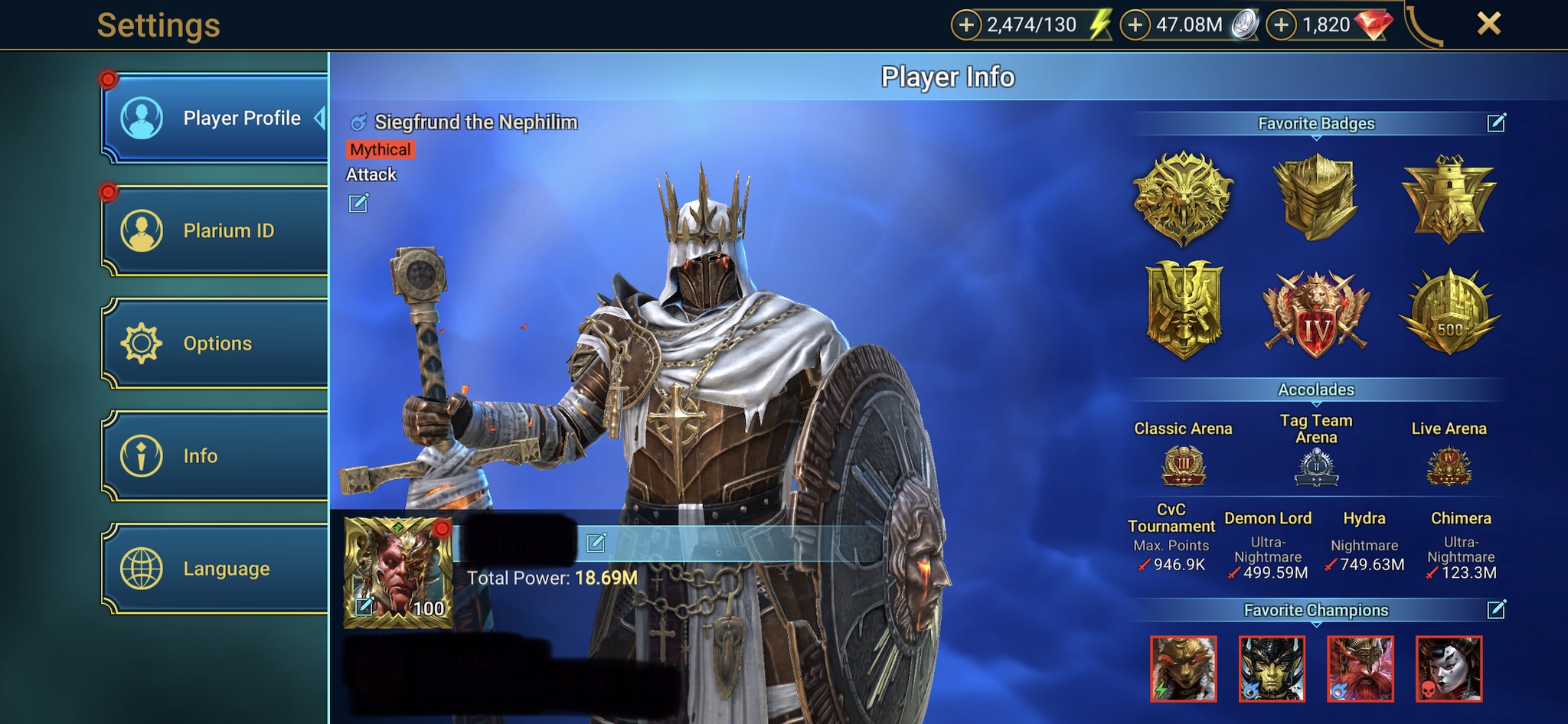Select the gold lion-faced favorite champion

click(x=1183, y=669)
